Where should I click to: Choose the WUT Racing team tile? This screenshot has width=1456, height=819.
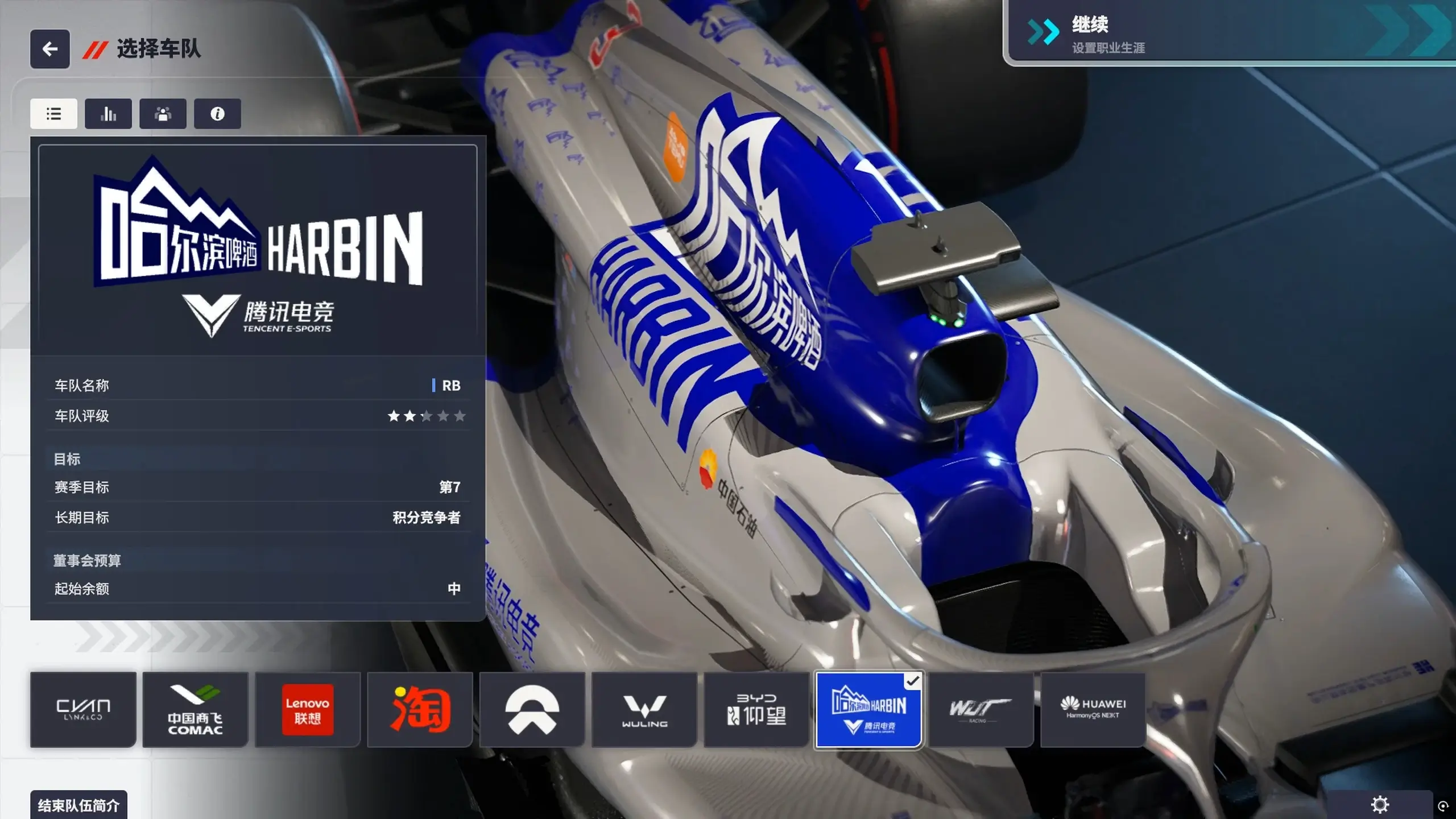tap(981, 709)
